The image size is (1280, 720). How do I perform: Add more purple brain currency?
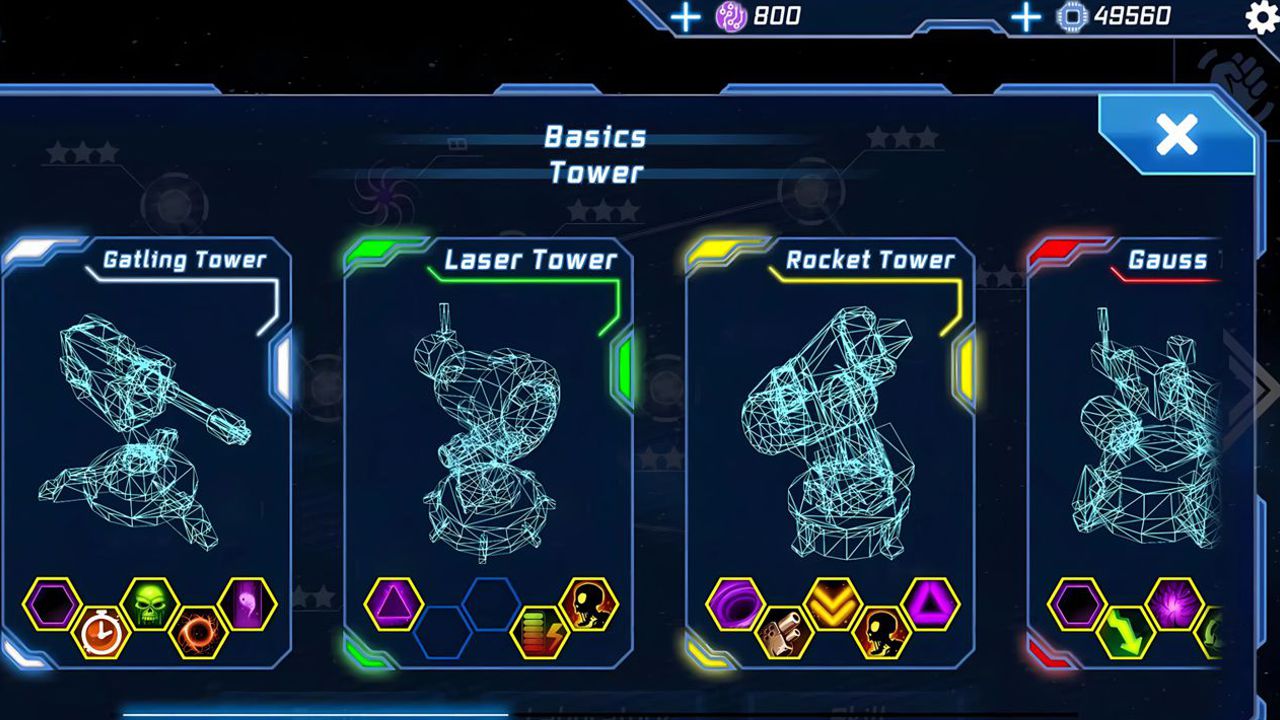point(685,16)
